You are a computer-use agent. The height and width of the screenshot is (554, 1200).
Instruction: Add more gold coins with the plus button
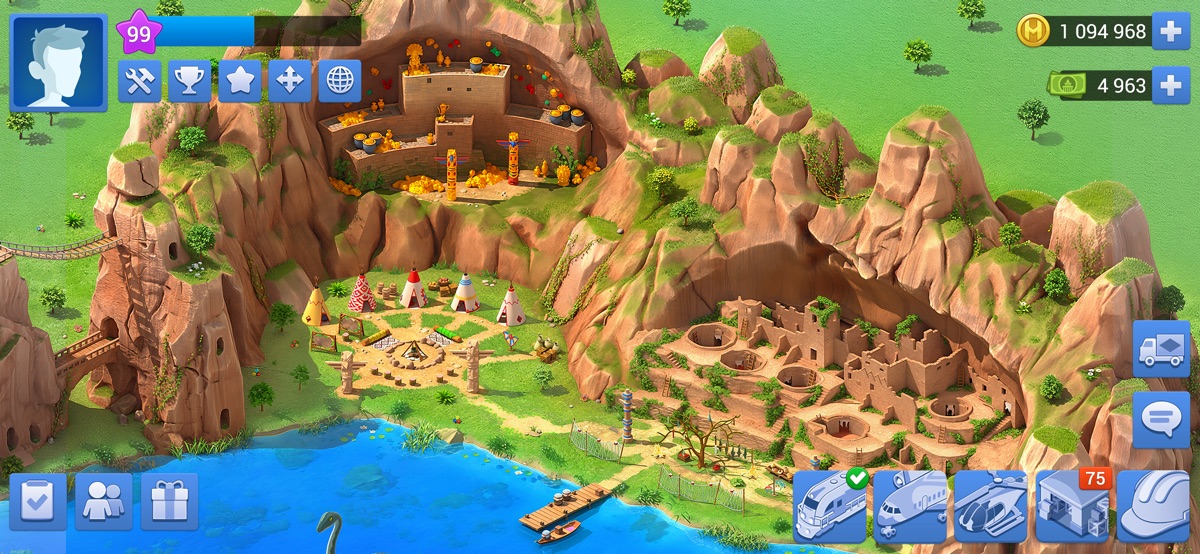(x=1171, y=32)
